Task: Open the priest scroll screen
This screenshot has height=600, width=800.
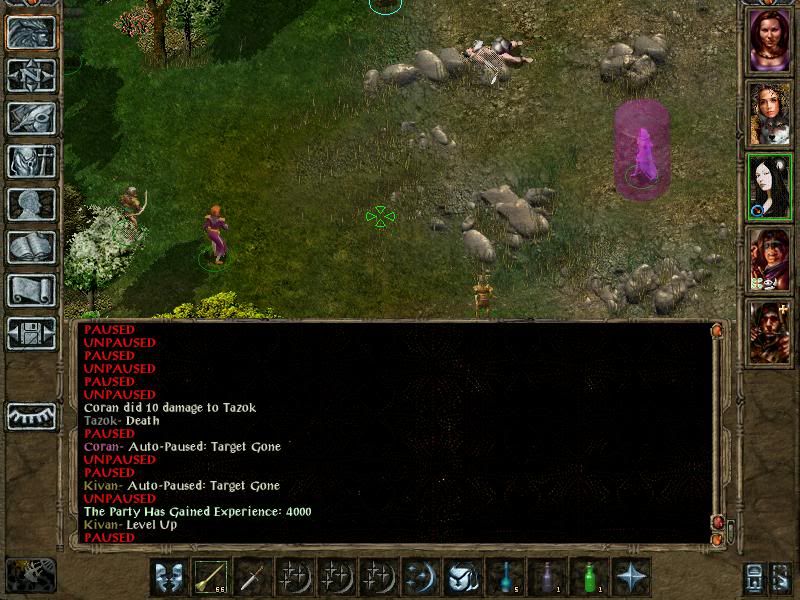Action: (x=32, y=290)
